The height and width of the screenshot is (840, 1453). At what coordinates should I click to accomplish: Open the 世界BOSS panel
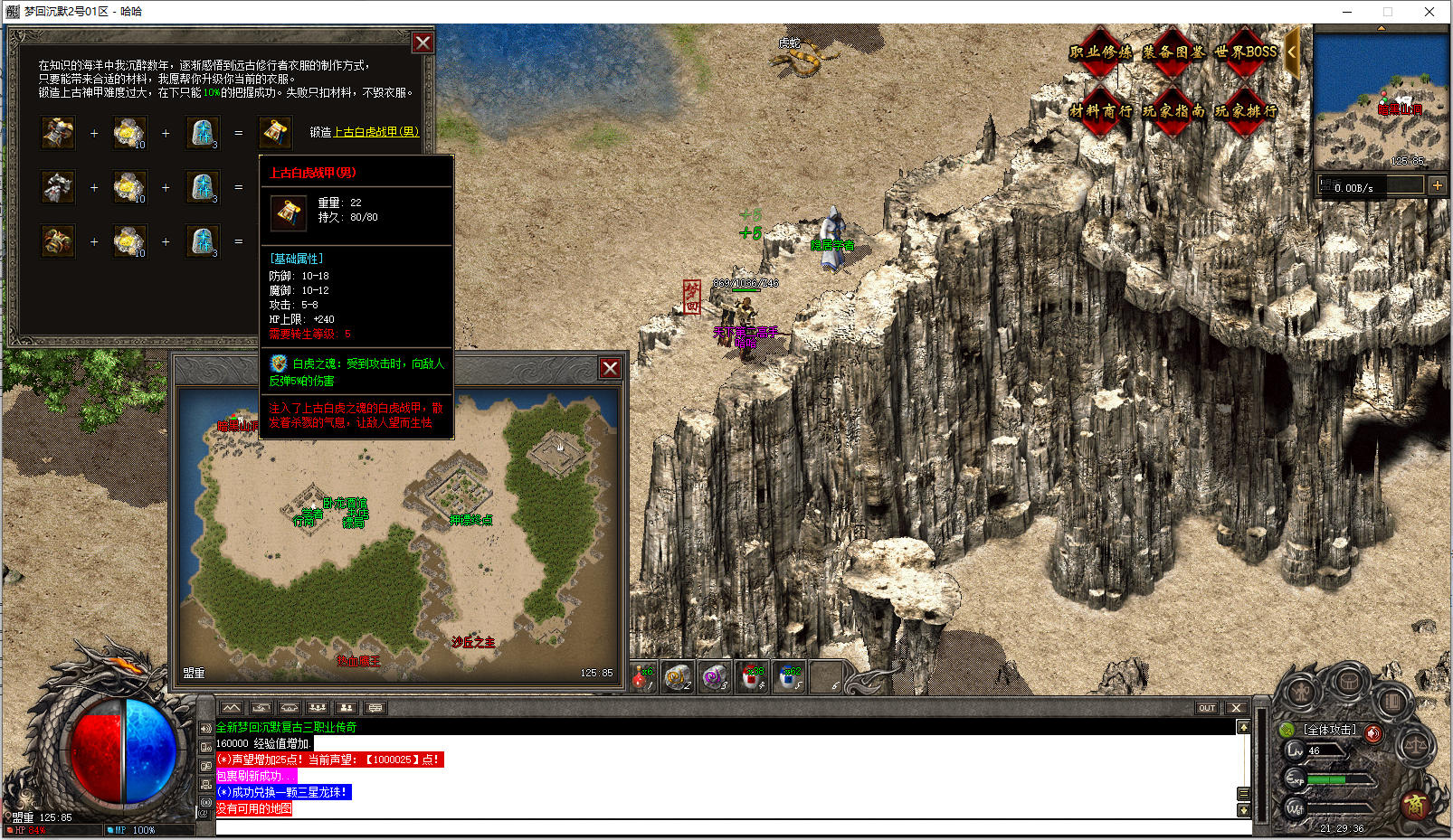pyautogui.click(x=1245, y=52)
